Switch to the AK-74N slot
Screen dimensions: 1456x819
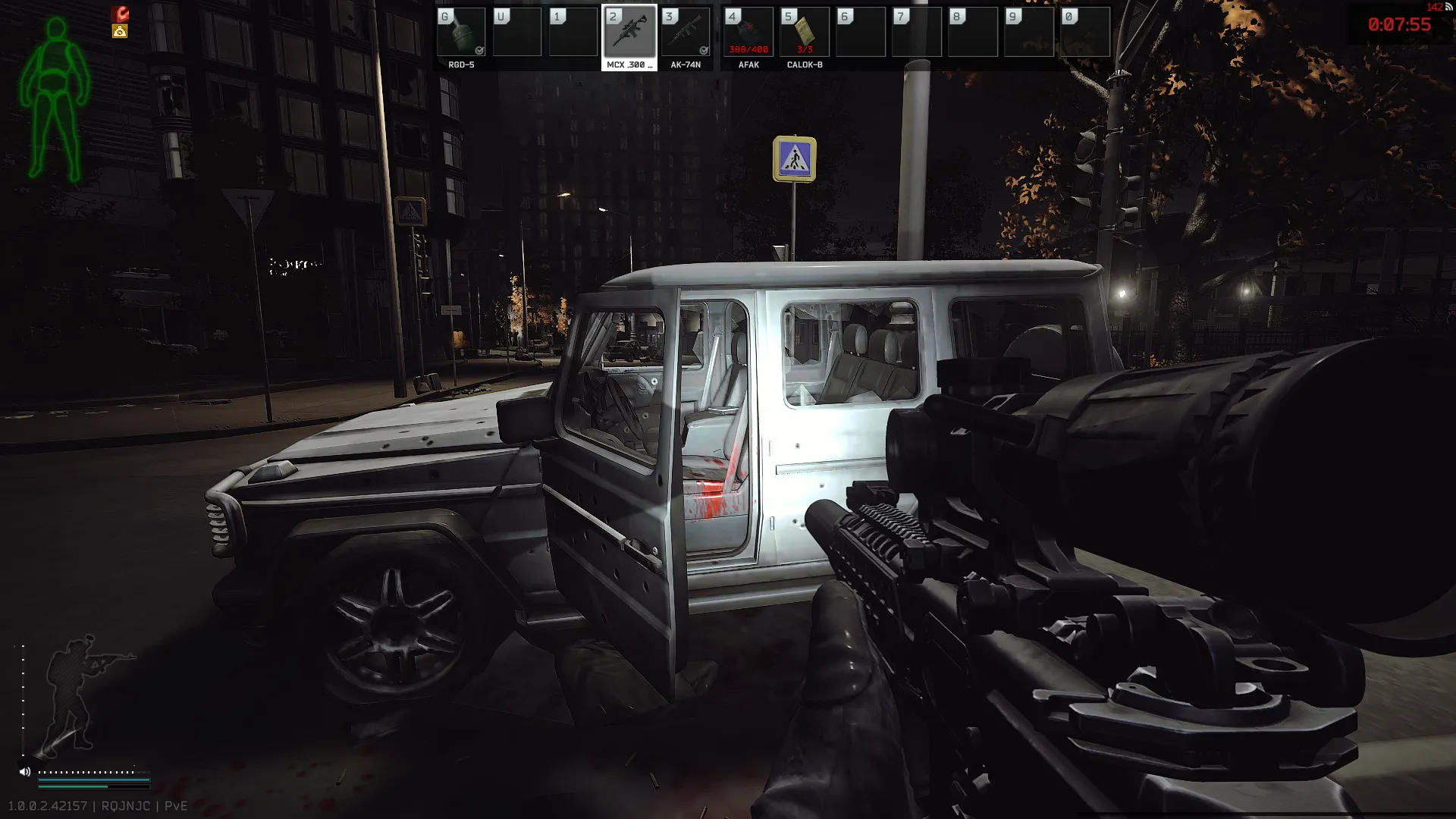pyautogui.click(x=686, y=33)
